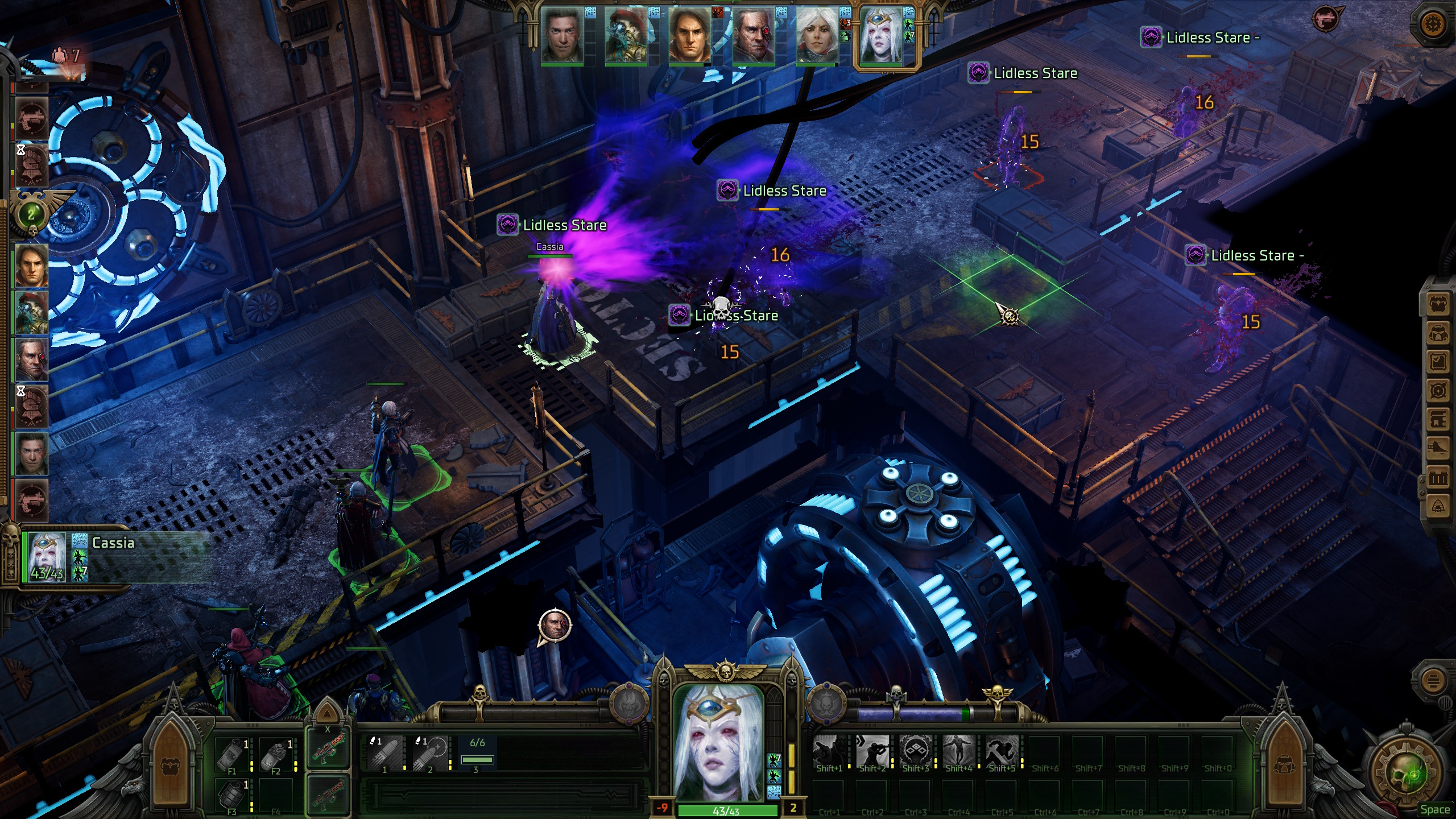1456x819 pixels.
Task: Activate the running figure ability on Shift+5
Action: 1002,751
